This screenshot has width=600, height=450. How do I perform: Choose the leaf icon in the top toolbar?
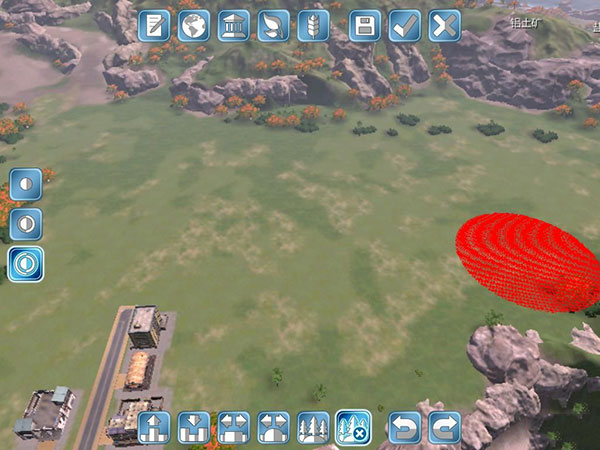click(x=273, y=26)
